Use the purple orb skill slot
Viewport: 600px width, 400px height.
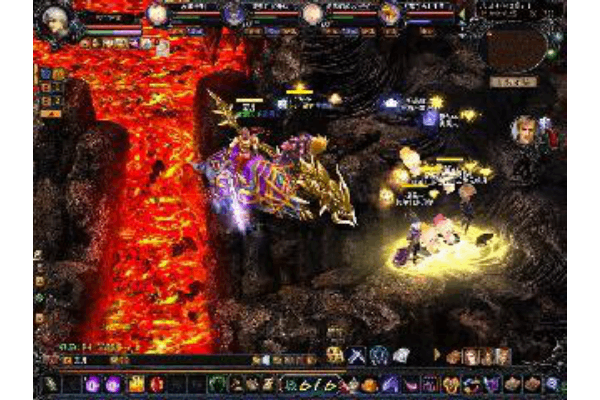coord(92,384)
